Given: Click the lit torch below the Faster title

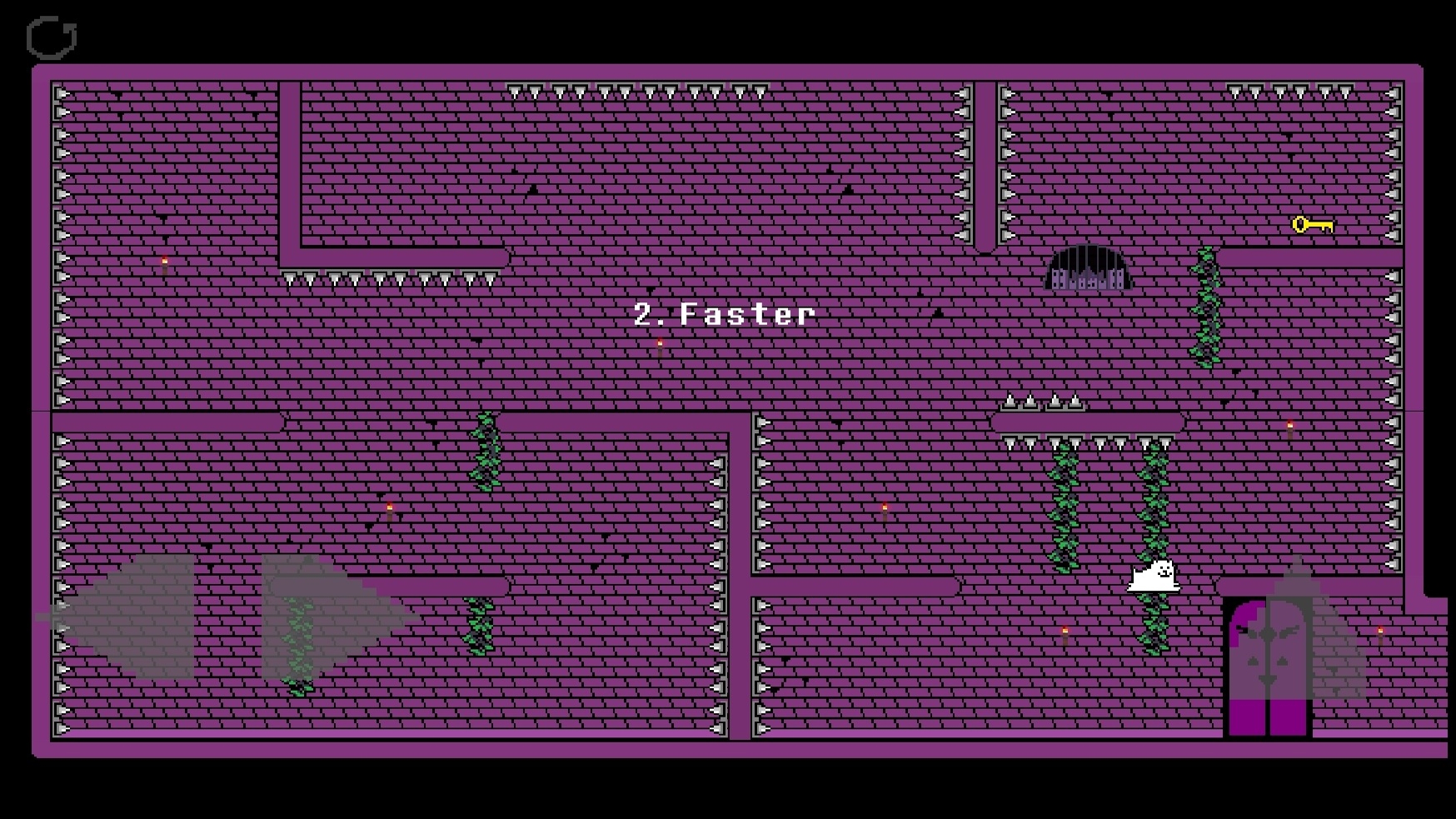Looking at the screenshot, I should point(661,344).
